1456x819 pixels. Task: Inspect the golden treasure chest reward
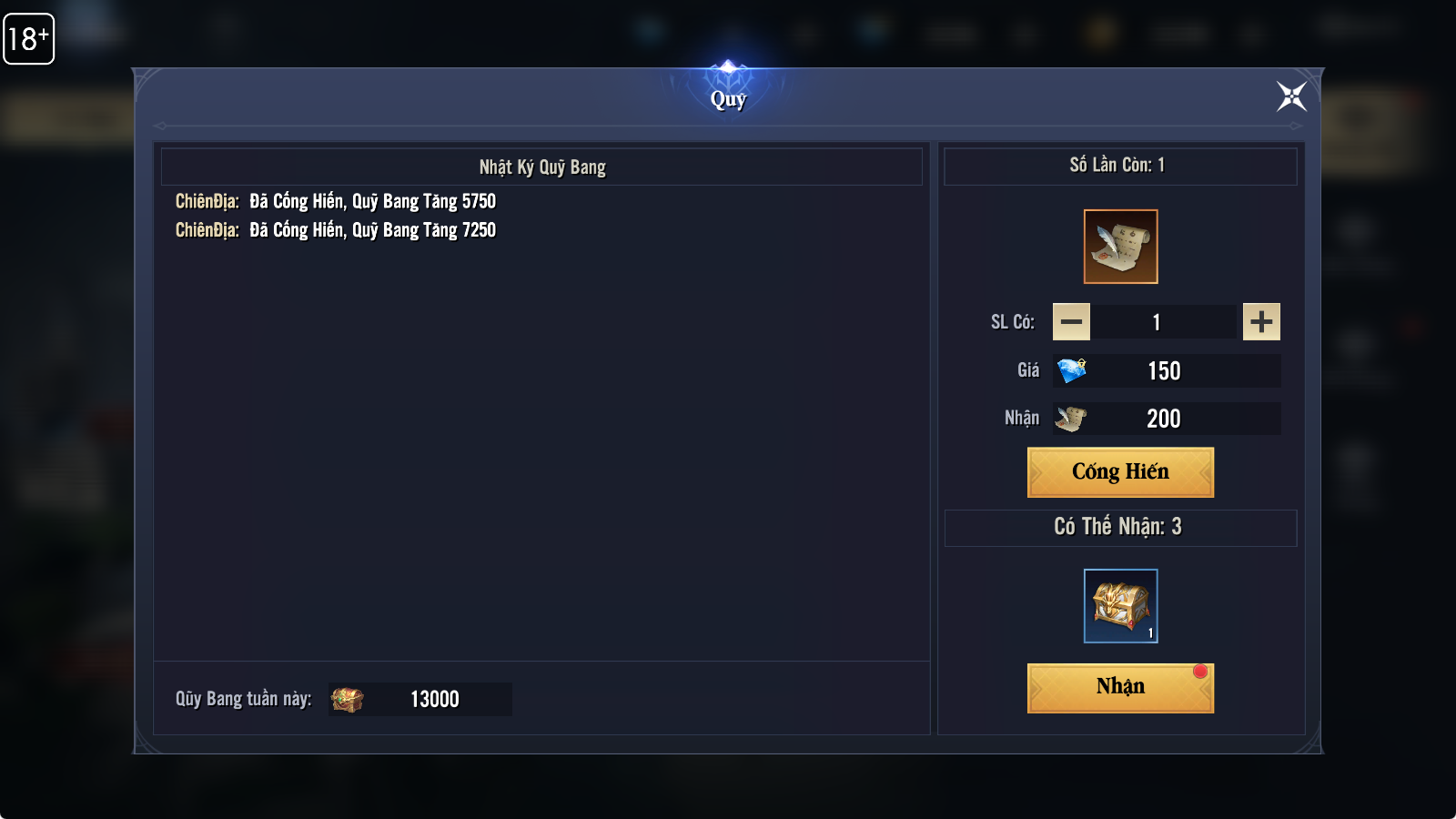click(x=1120, y=606)
